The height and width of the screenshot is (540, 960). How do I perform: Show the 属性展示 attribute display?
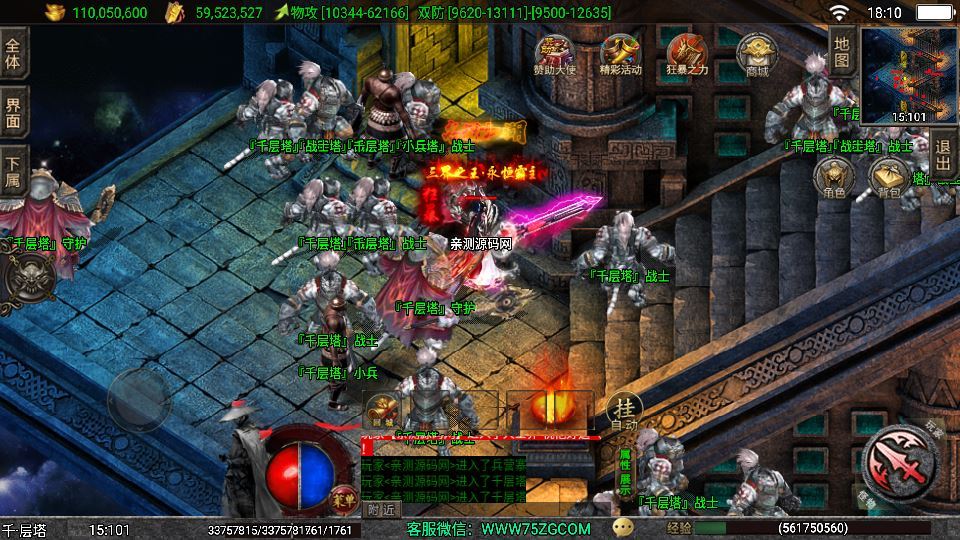pyautogui.click(x=624, y=471)
